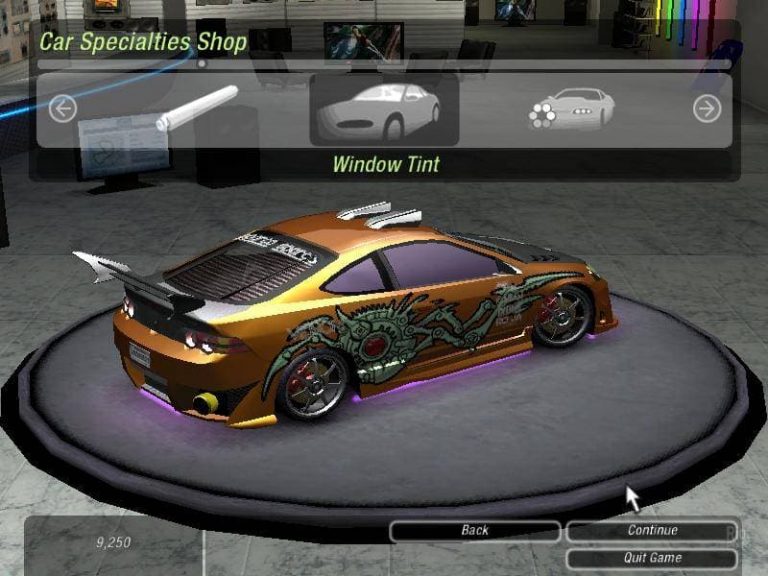
Task: Pick the car with nitrous bottles icon
Action: [x=571, y=109]
